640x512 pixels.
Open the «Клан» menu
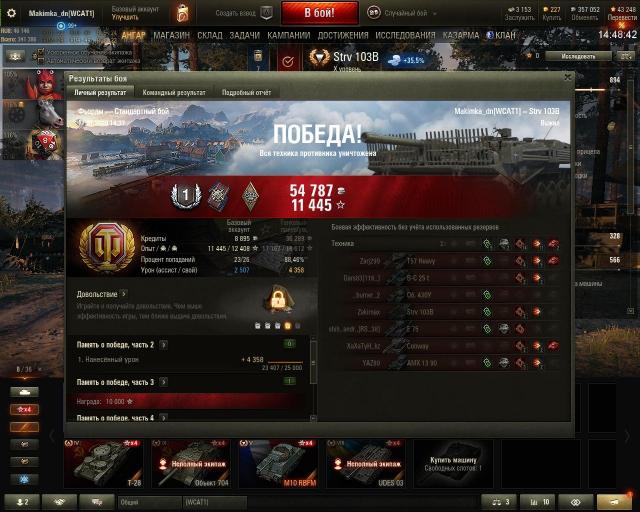click(x=504, y=35)
